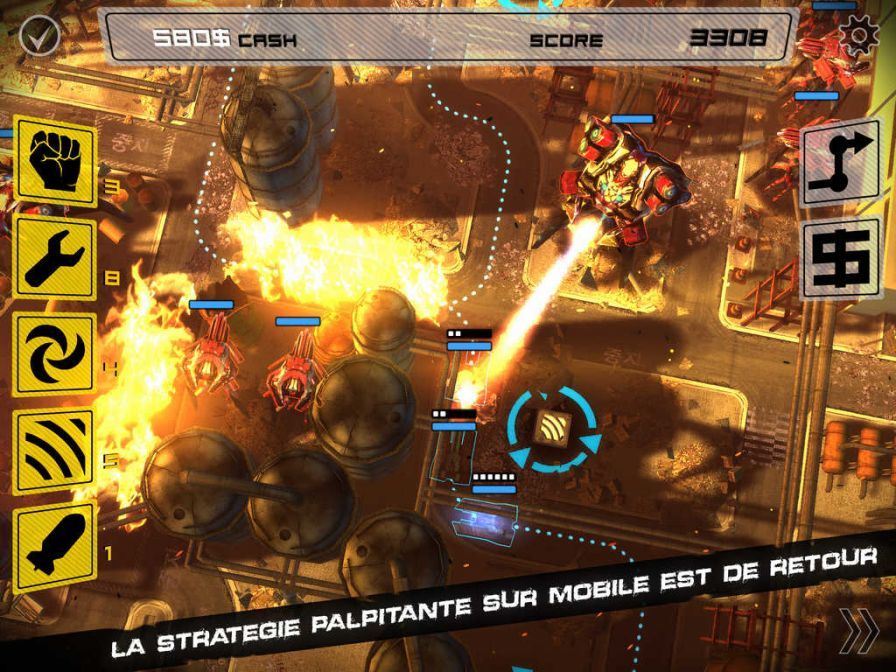
Task: Select the deployed decoy marker with blue ring
Action: (x=554, y=430)
